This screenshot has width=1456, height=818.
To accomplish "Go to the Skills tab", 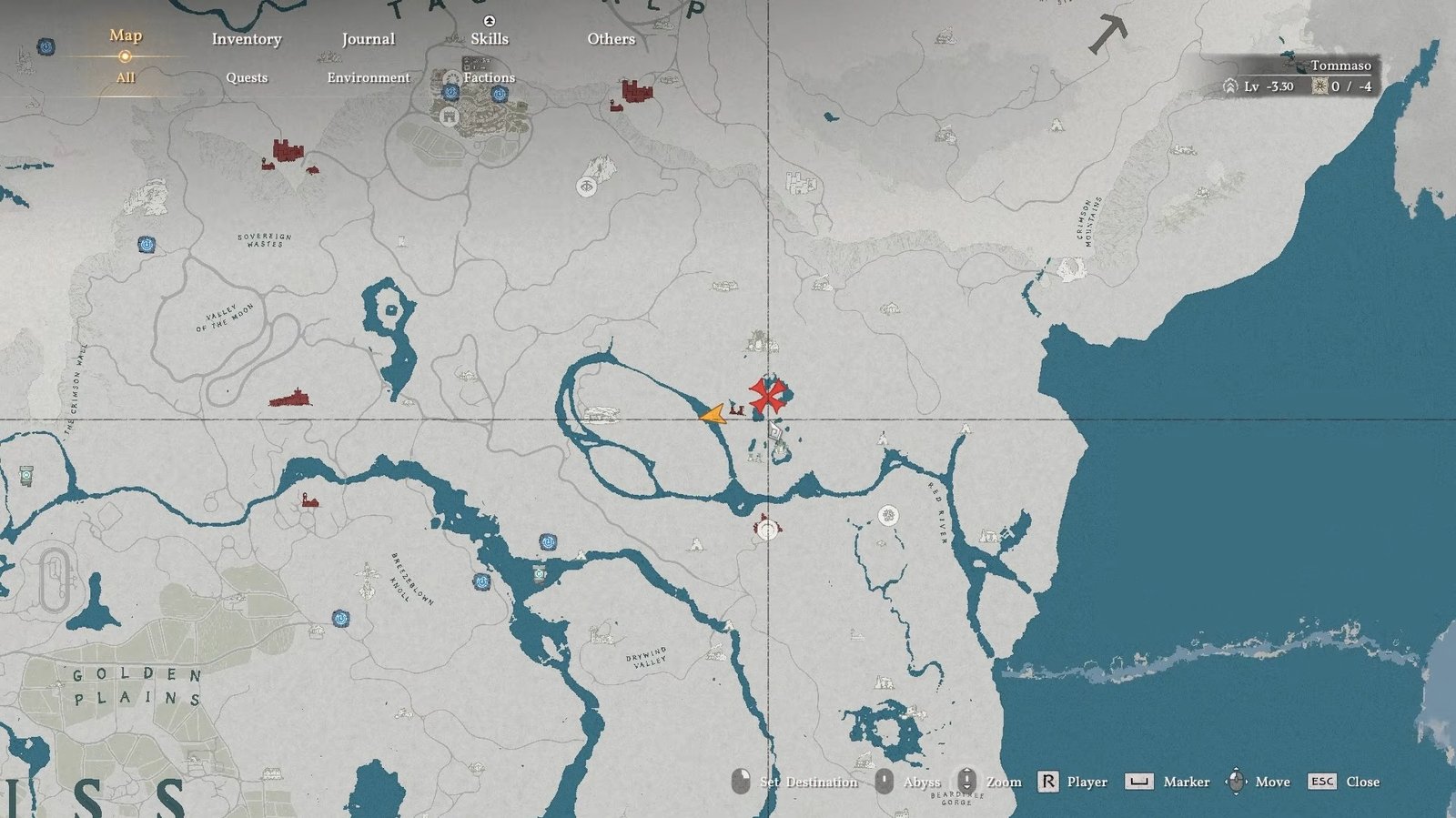I will (490, 39).
